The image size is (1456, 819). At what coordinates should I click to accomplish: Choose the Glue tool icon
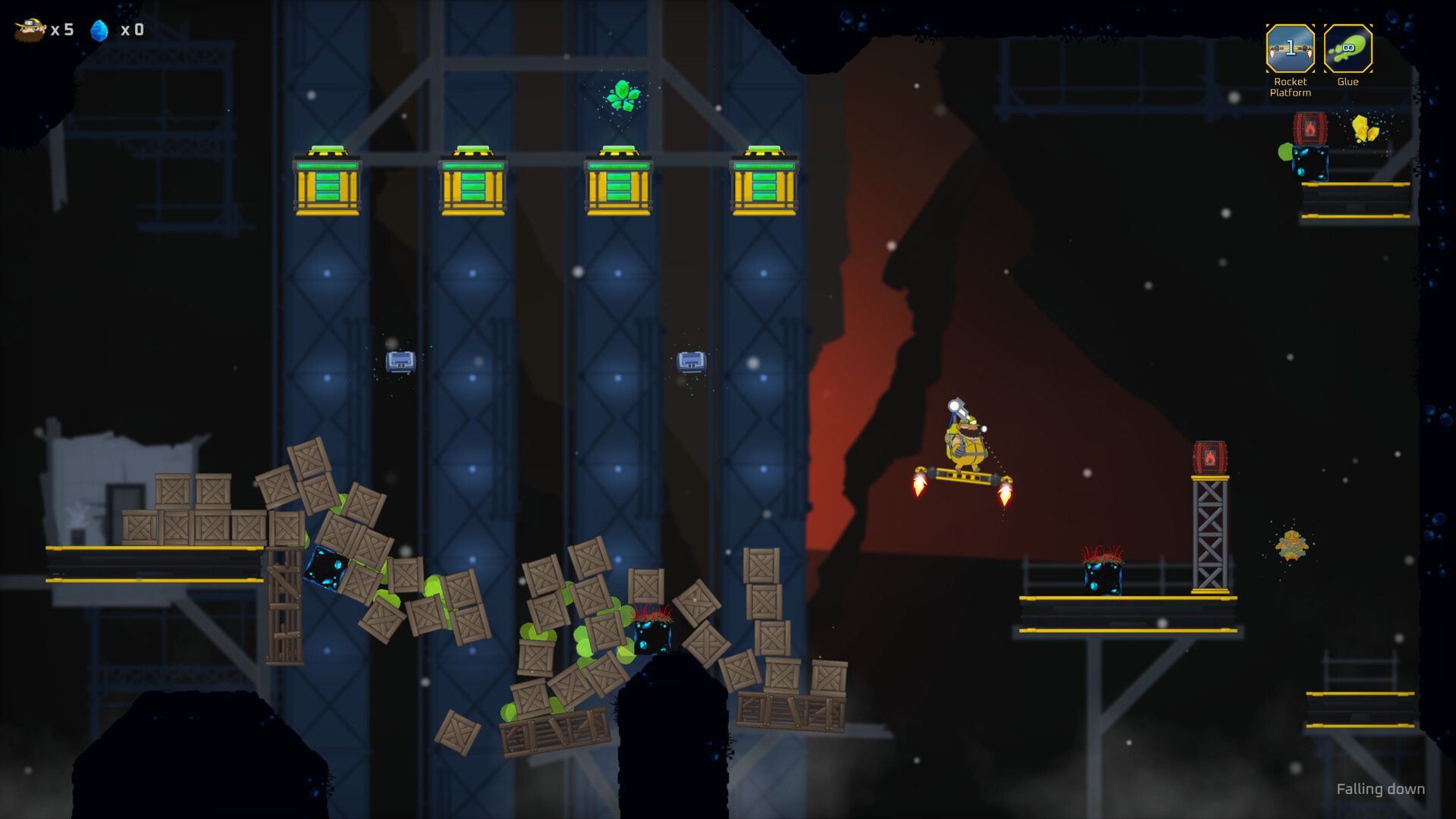(x=1348, y=49)
